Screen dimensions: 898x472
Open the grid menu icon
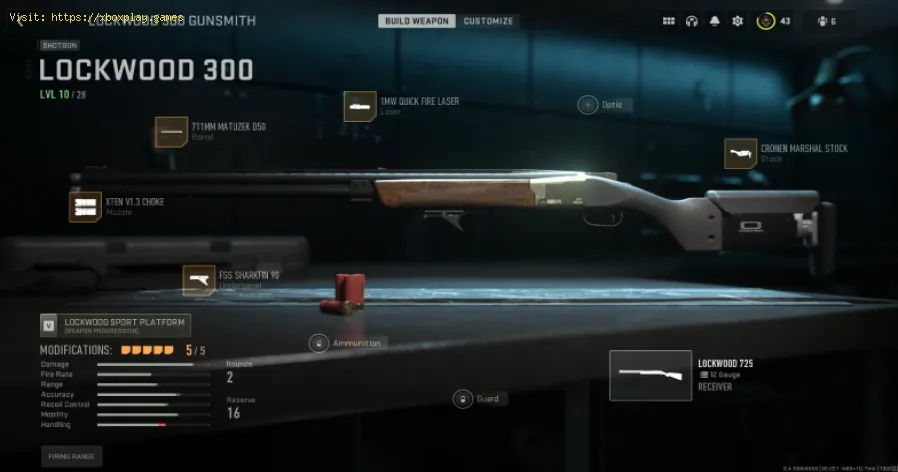pos(669,21)
